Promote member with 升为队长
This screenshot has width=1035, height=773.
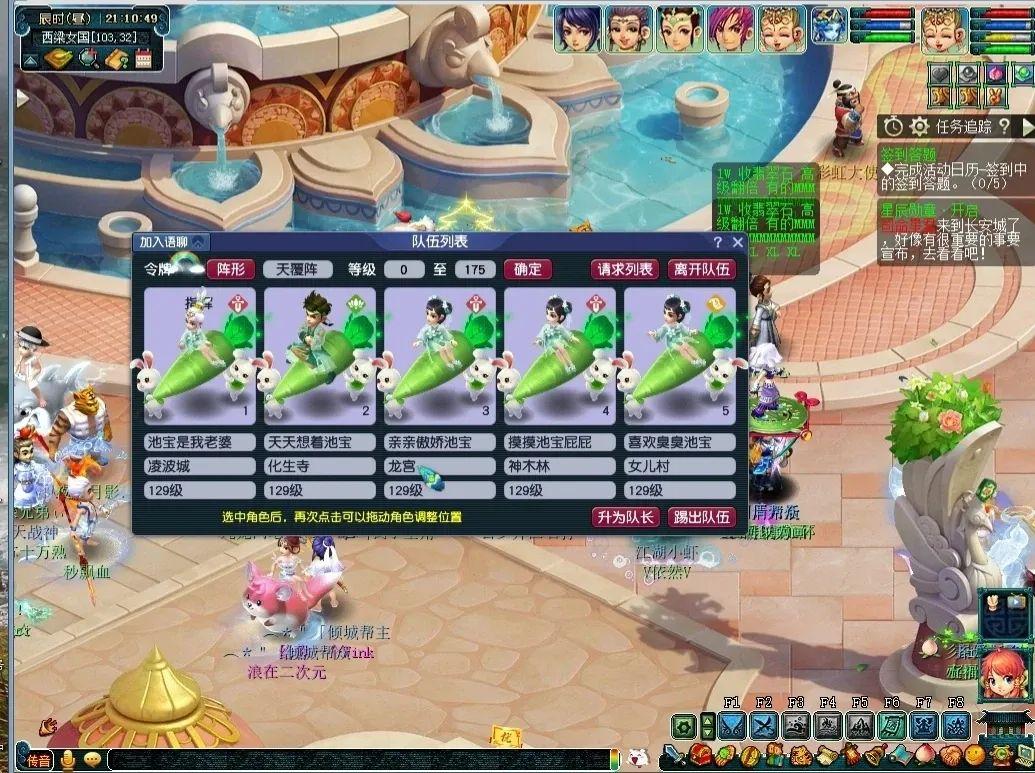coord(625,517)
